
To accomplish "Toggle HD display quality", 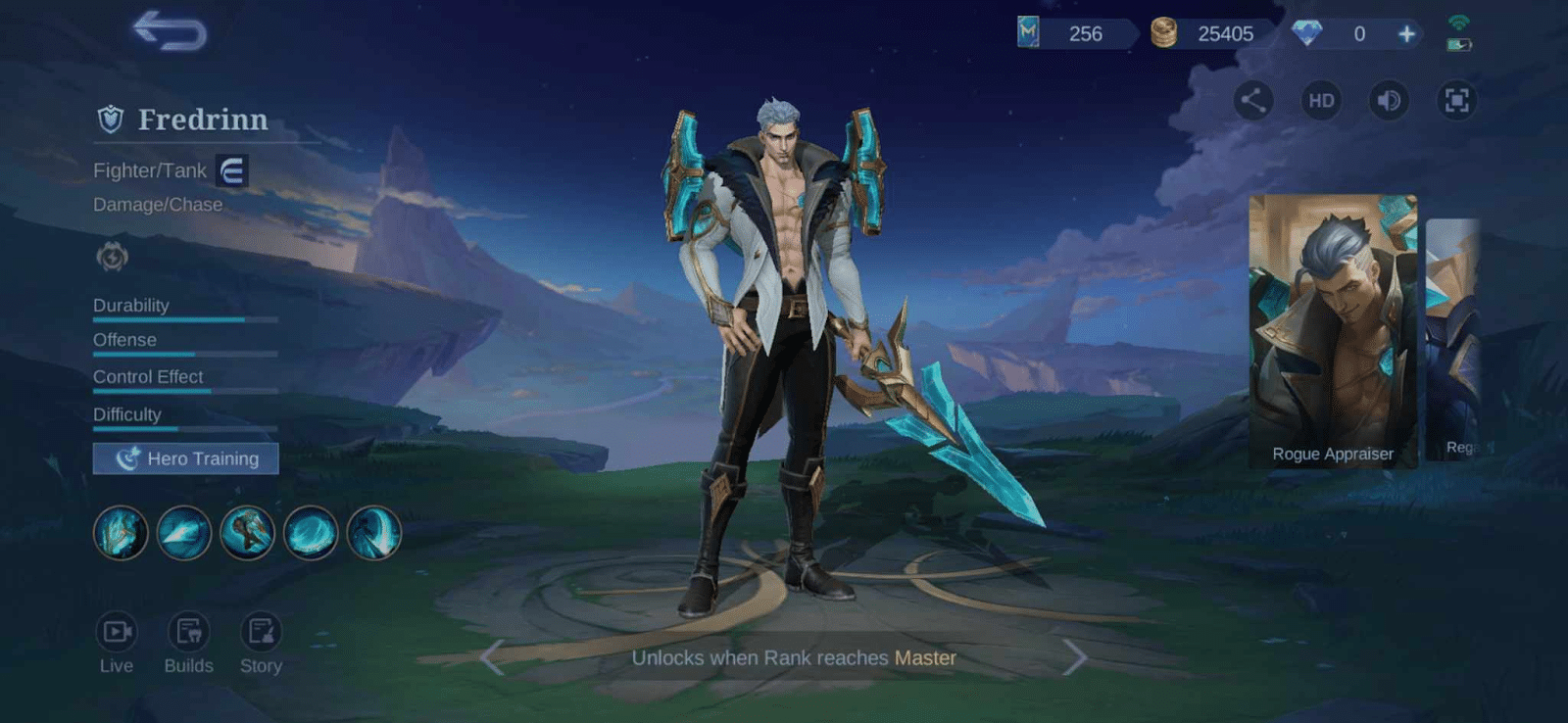I will pyautogui.click(x=1320, y=100).
